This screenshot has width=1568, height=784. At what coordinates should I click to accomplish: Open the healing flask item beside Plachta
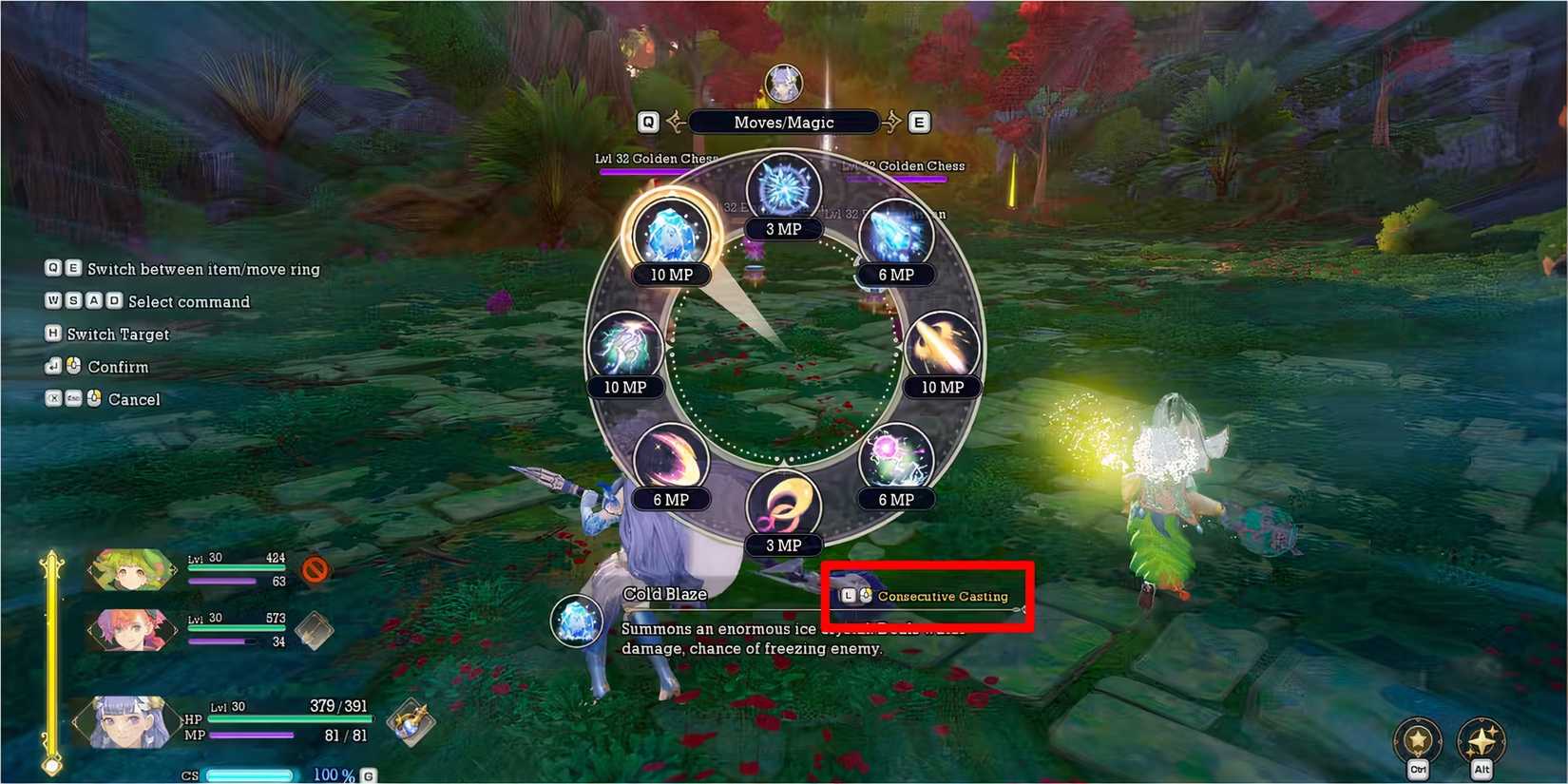(412, 722)
